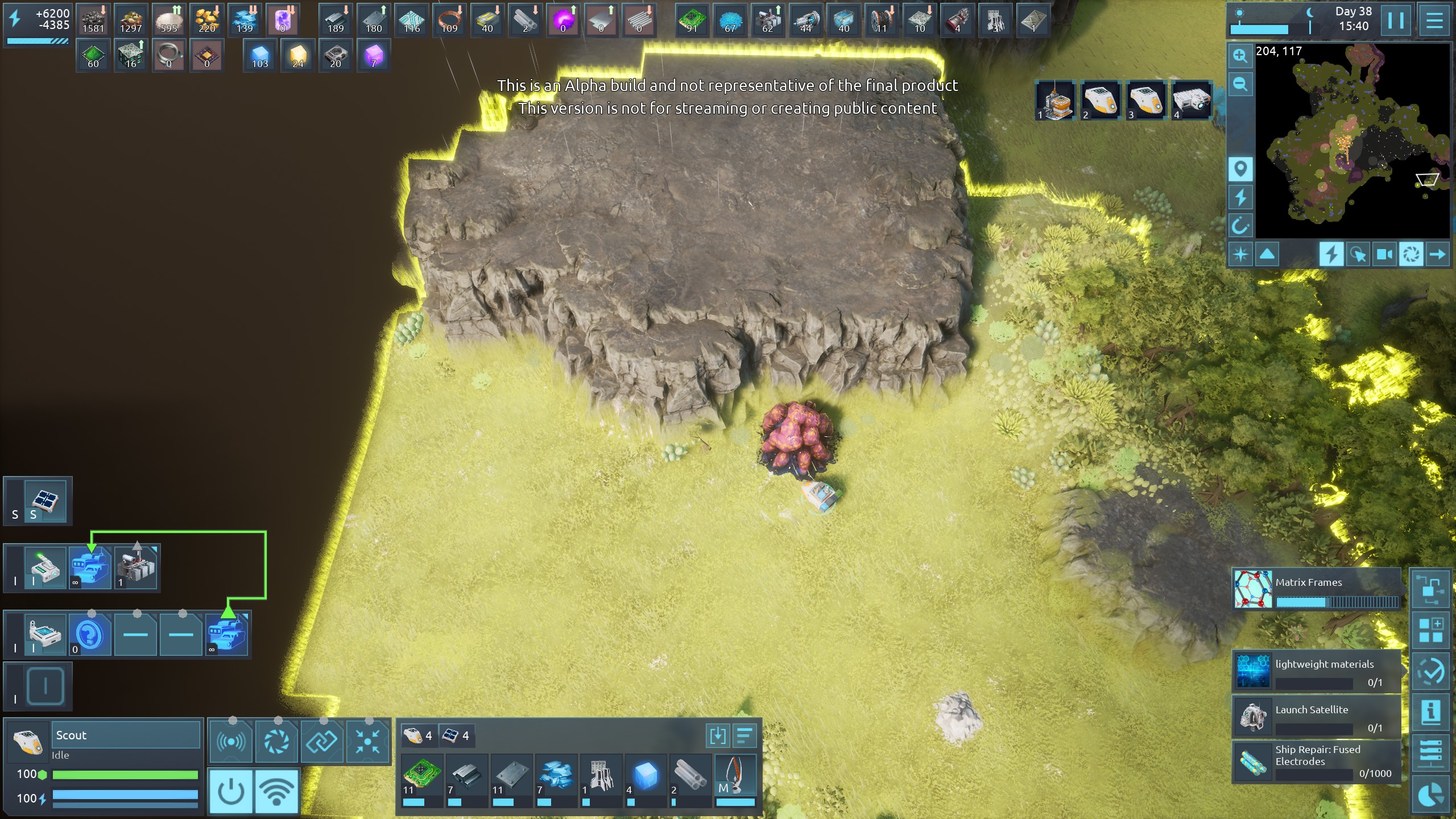This screenshot has width=1456, height=819.
Task: Zoom out on the minimap
Action: point(1240,85)
